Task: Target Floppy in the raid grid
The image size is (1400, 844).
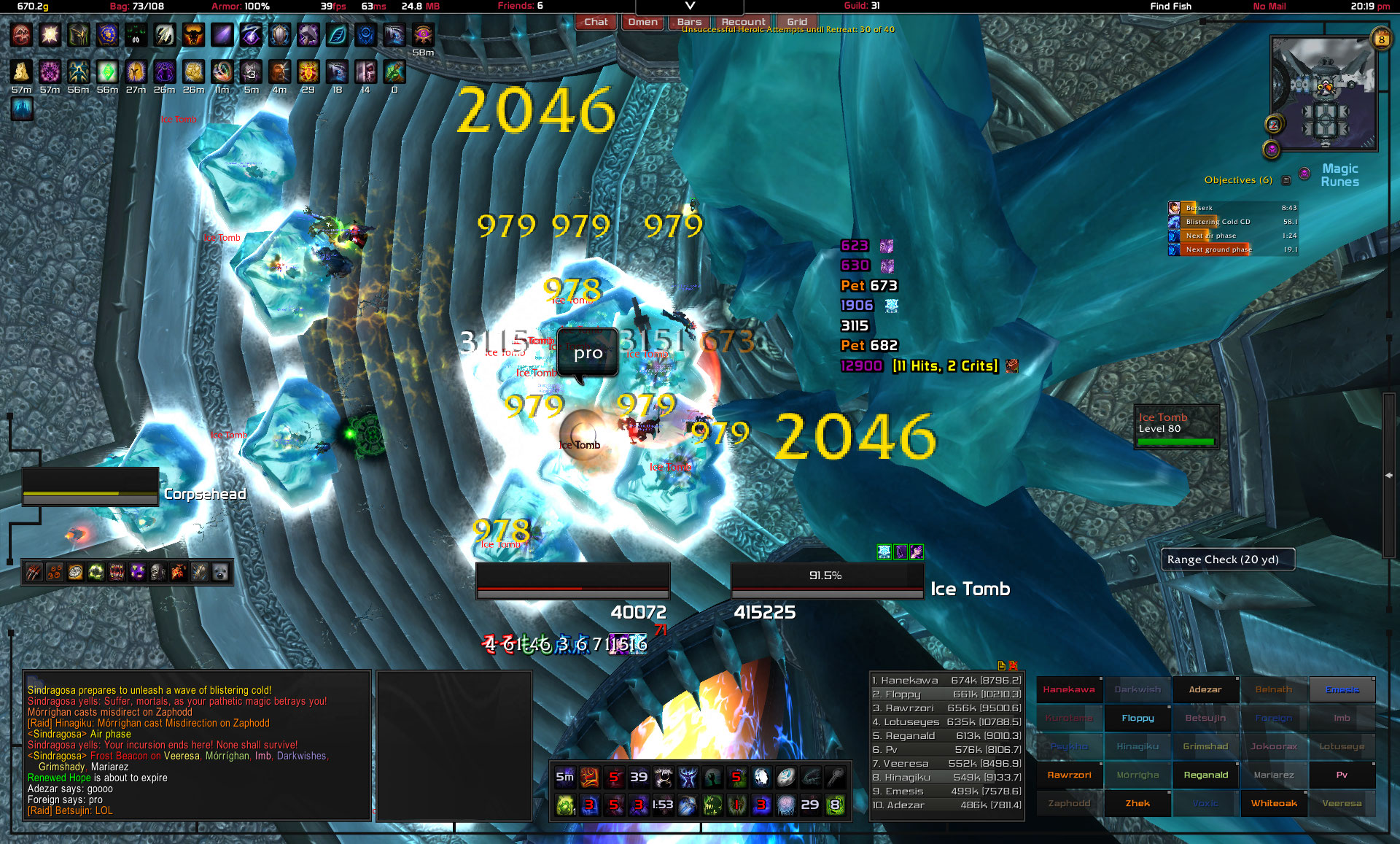Action: pos(1137,718)
